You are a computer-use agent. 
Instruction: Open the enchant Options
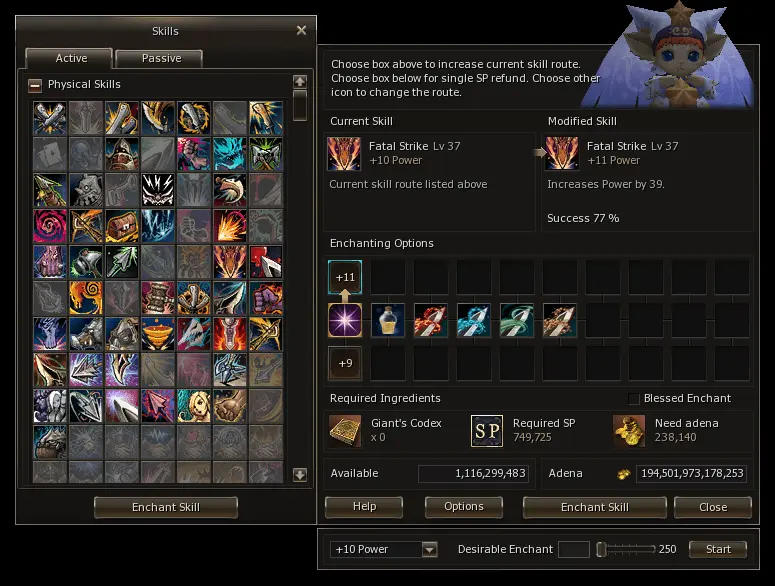pos(463,507)
